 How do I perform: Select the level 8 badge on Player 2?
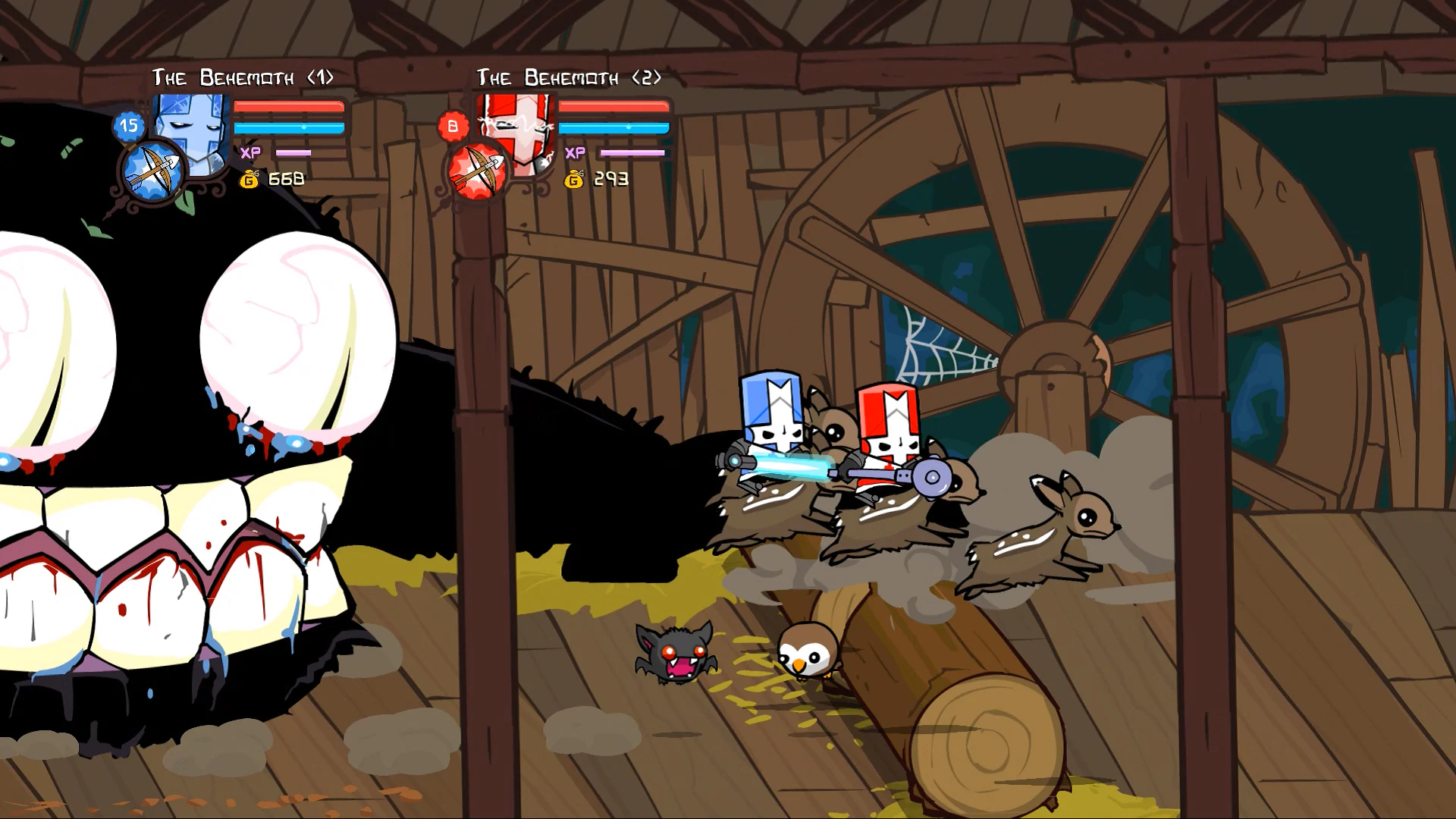tap(452, 126)
